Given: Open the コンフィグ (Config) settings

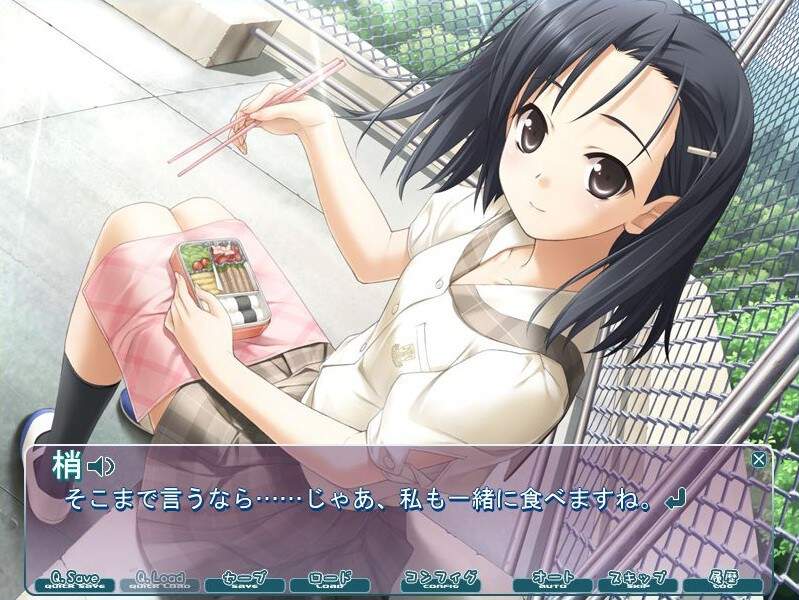Looking at the screenshot, I should [439, 581].
